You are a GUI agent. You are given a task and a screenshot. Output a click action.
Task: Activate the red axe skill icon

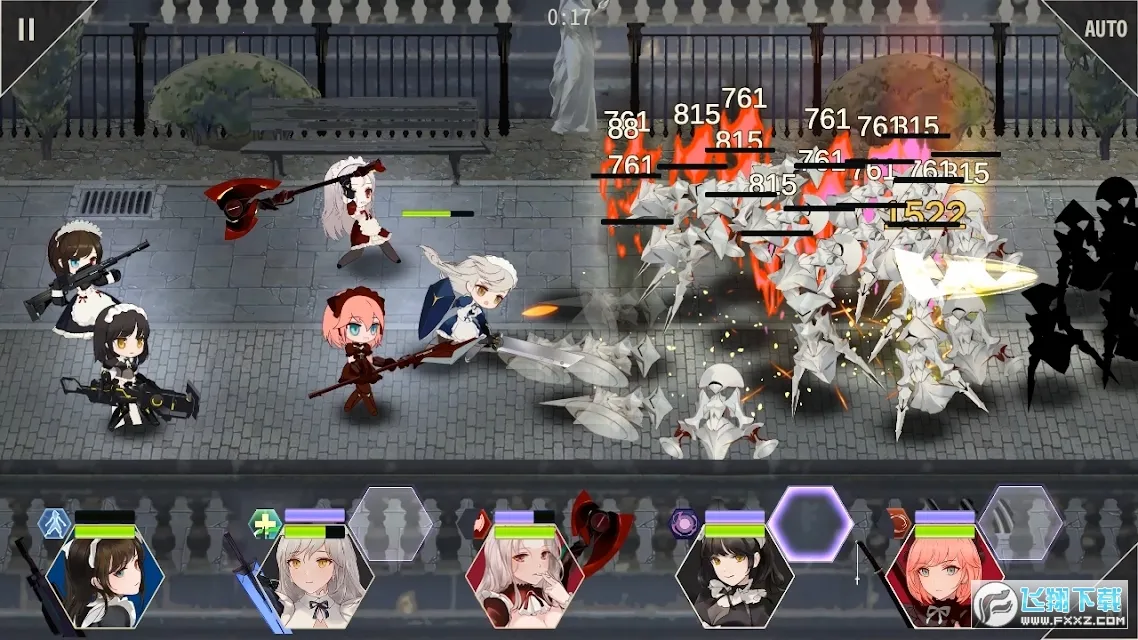tap(600, 524)
